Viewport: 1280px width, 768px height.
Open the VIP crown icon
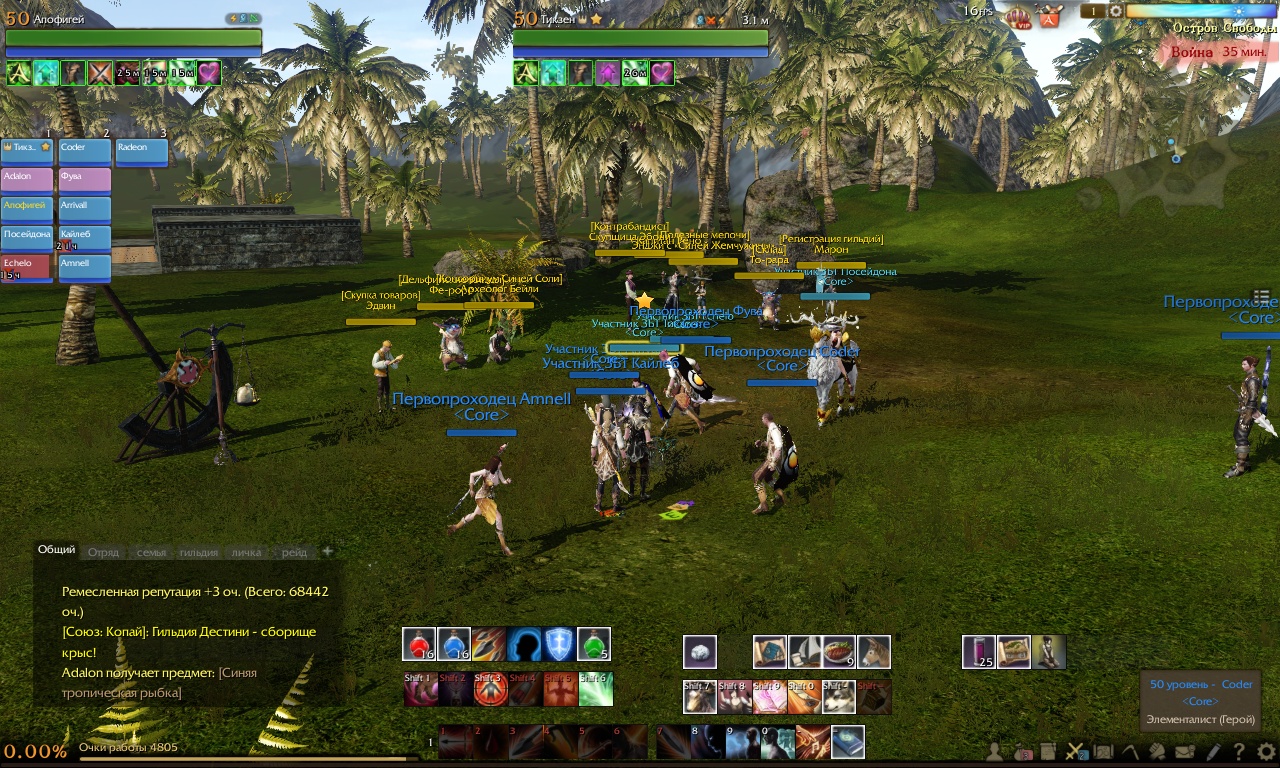[x=1018, y=16]
